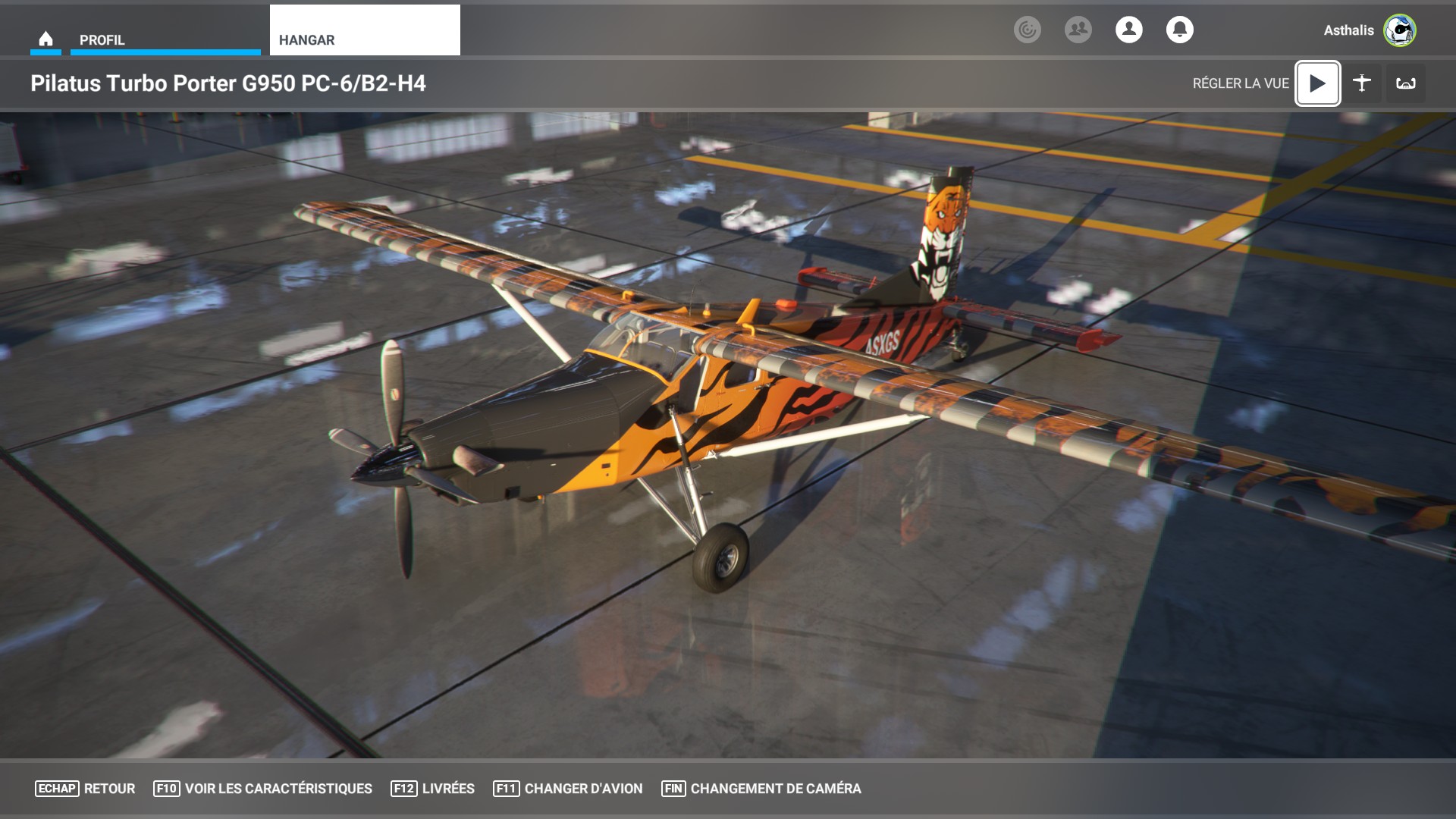Go to the home screen icon
1456x819 pixels.
coord(45,39)
